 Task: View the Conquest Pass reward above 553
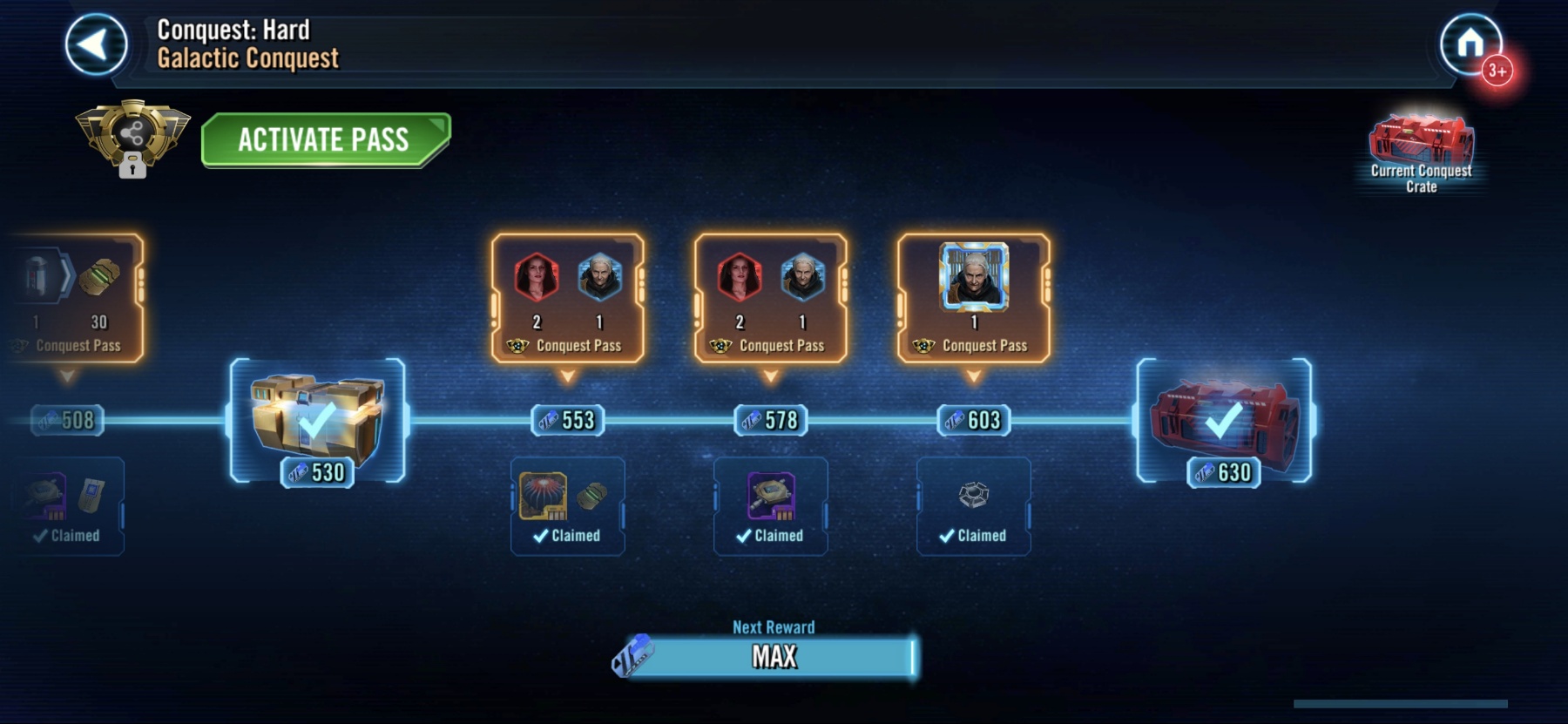[x=568, y=298]
